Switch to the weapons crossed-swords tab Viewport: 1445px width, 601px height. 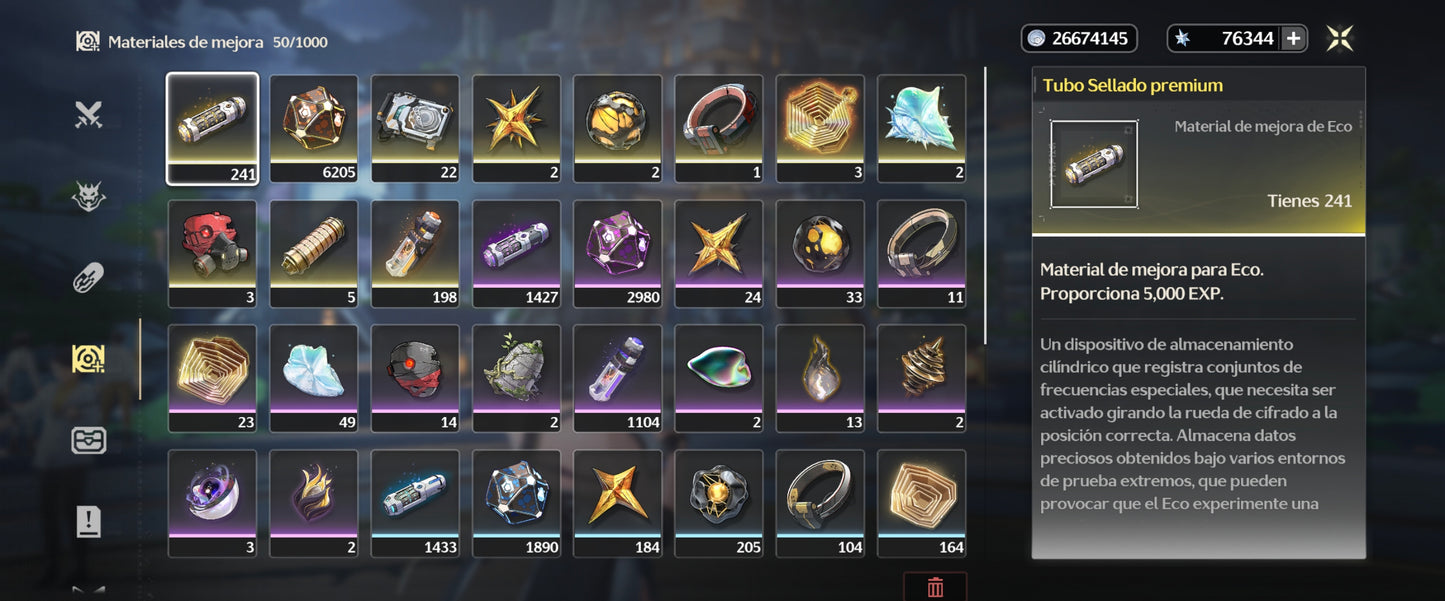click(89, 116)
